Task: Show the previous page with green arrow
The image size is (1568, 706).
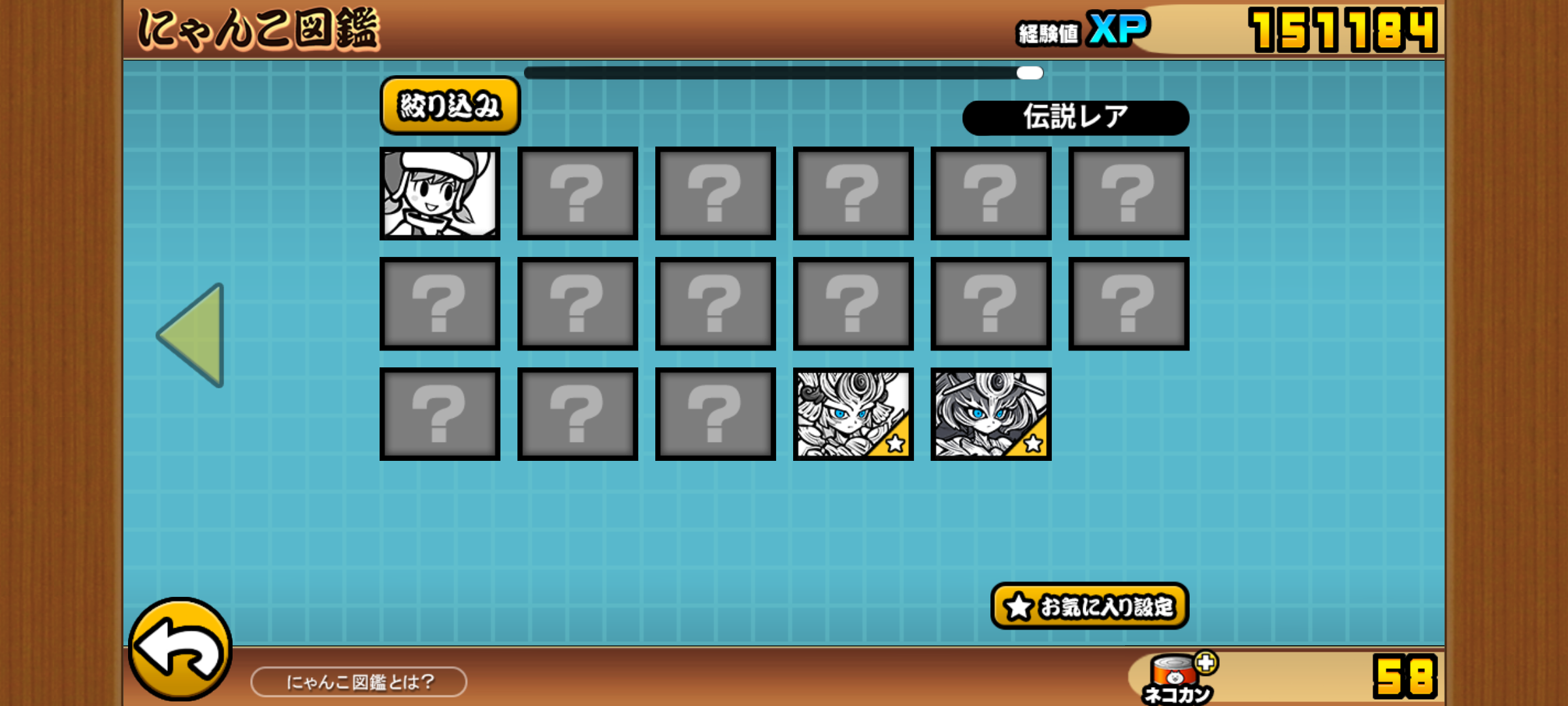Action: pos(193,335)
